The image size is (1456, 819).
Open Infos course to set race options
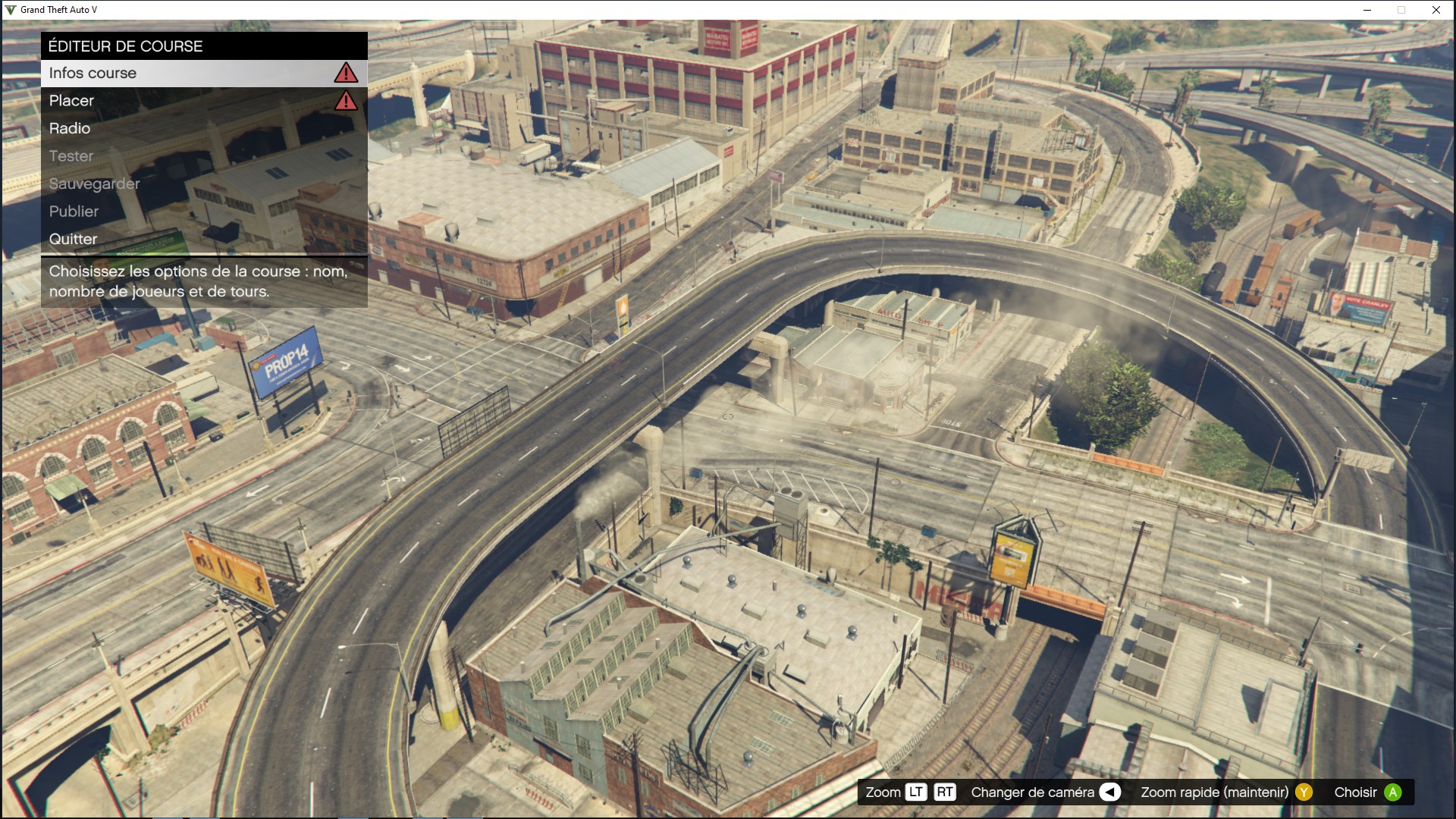(93, 73)
